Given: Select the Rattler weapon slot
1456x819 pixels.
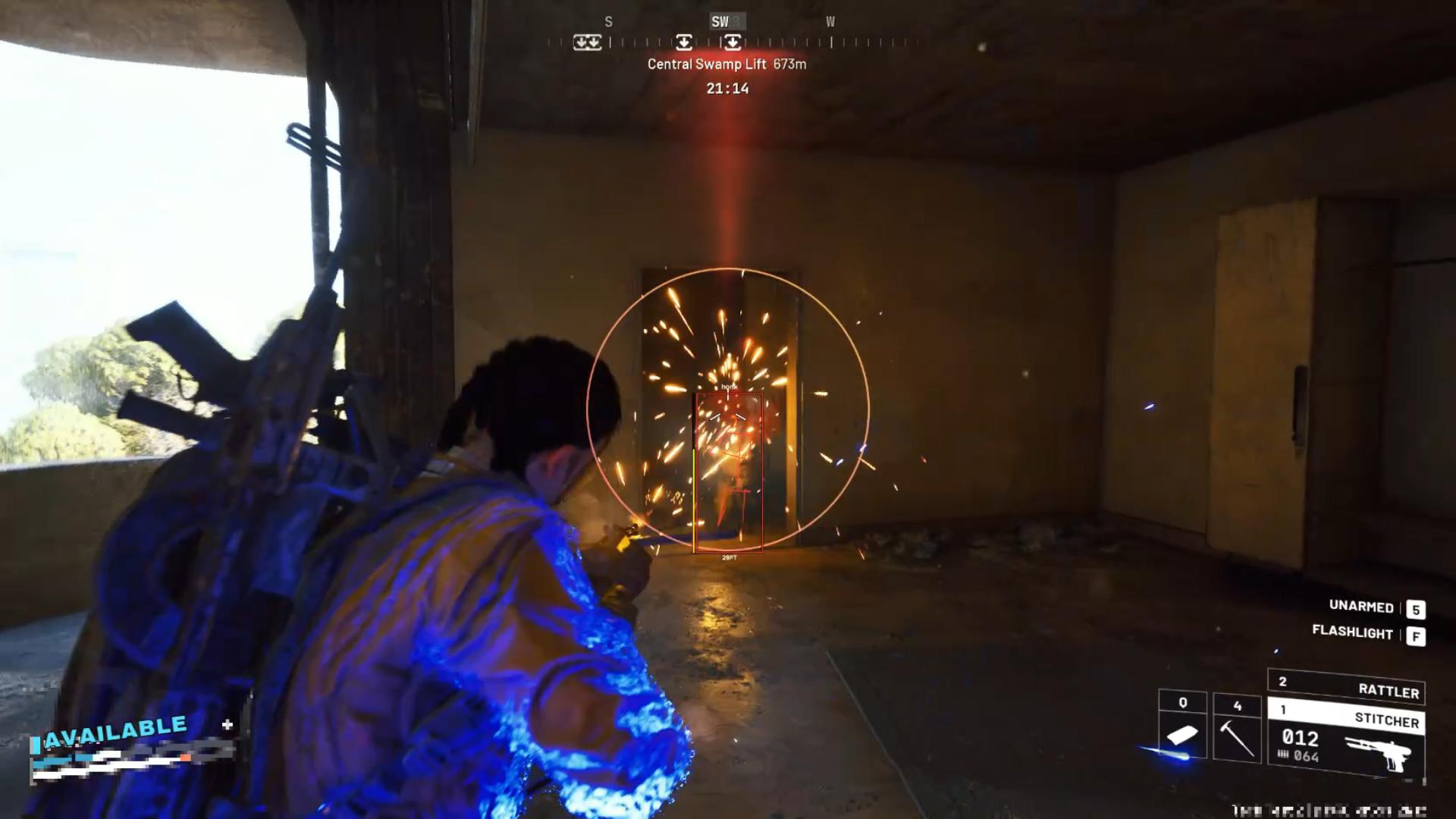Looking at the screenshot, I should pos(1346,686).
